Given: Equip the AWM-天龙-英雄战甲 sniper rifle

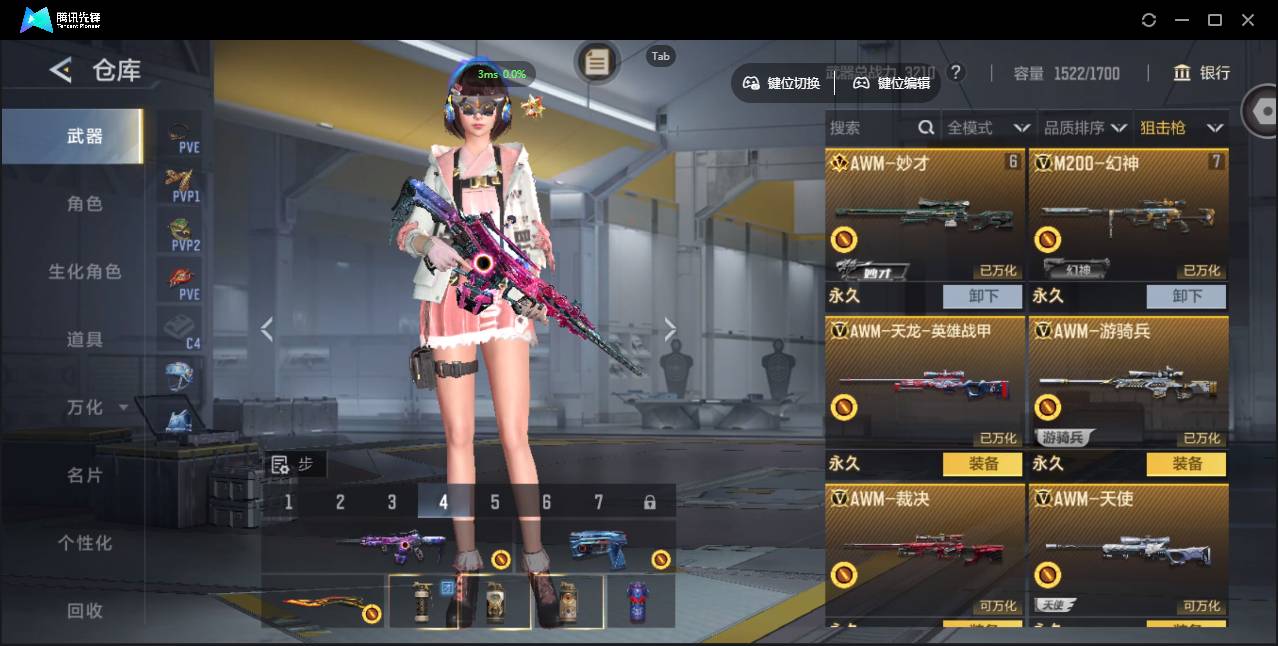Looking at the screenshot, I should point(983,464).
